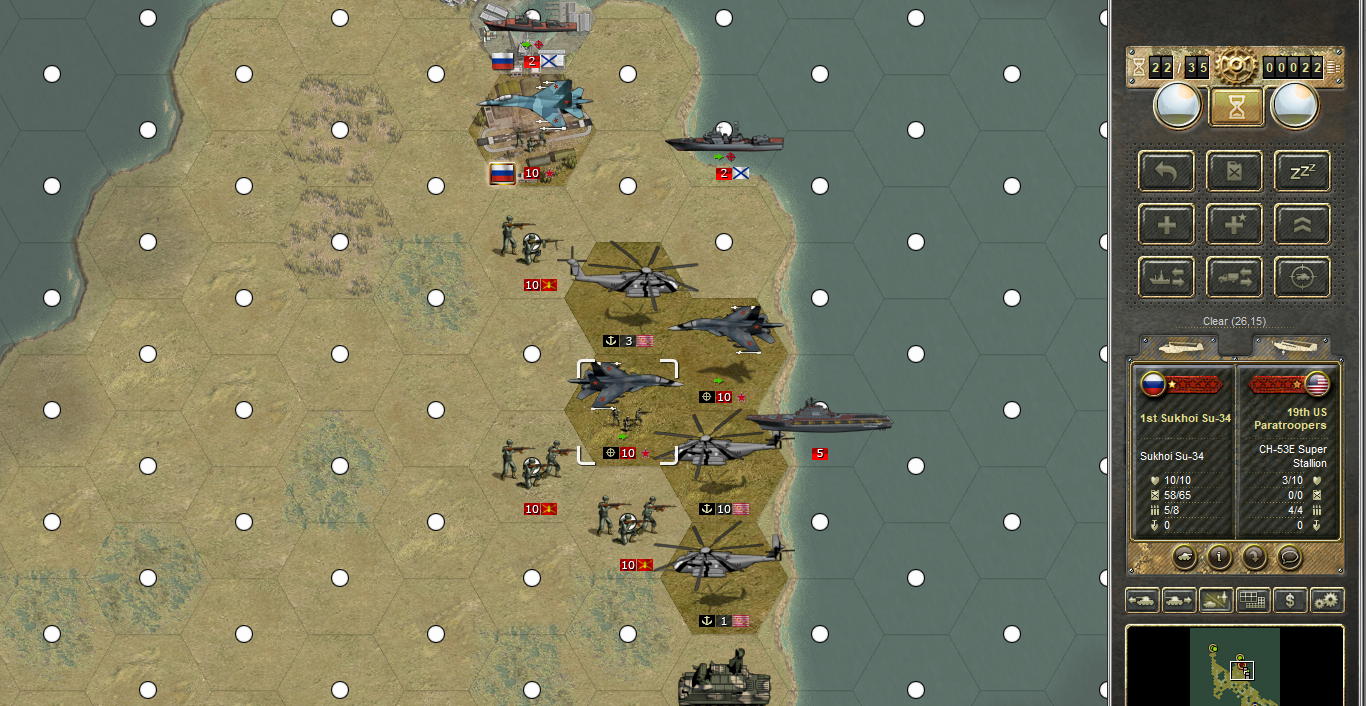Open the speech bubble message button
1366x706 pixels.
click(x=1290, y=557)
